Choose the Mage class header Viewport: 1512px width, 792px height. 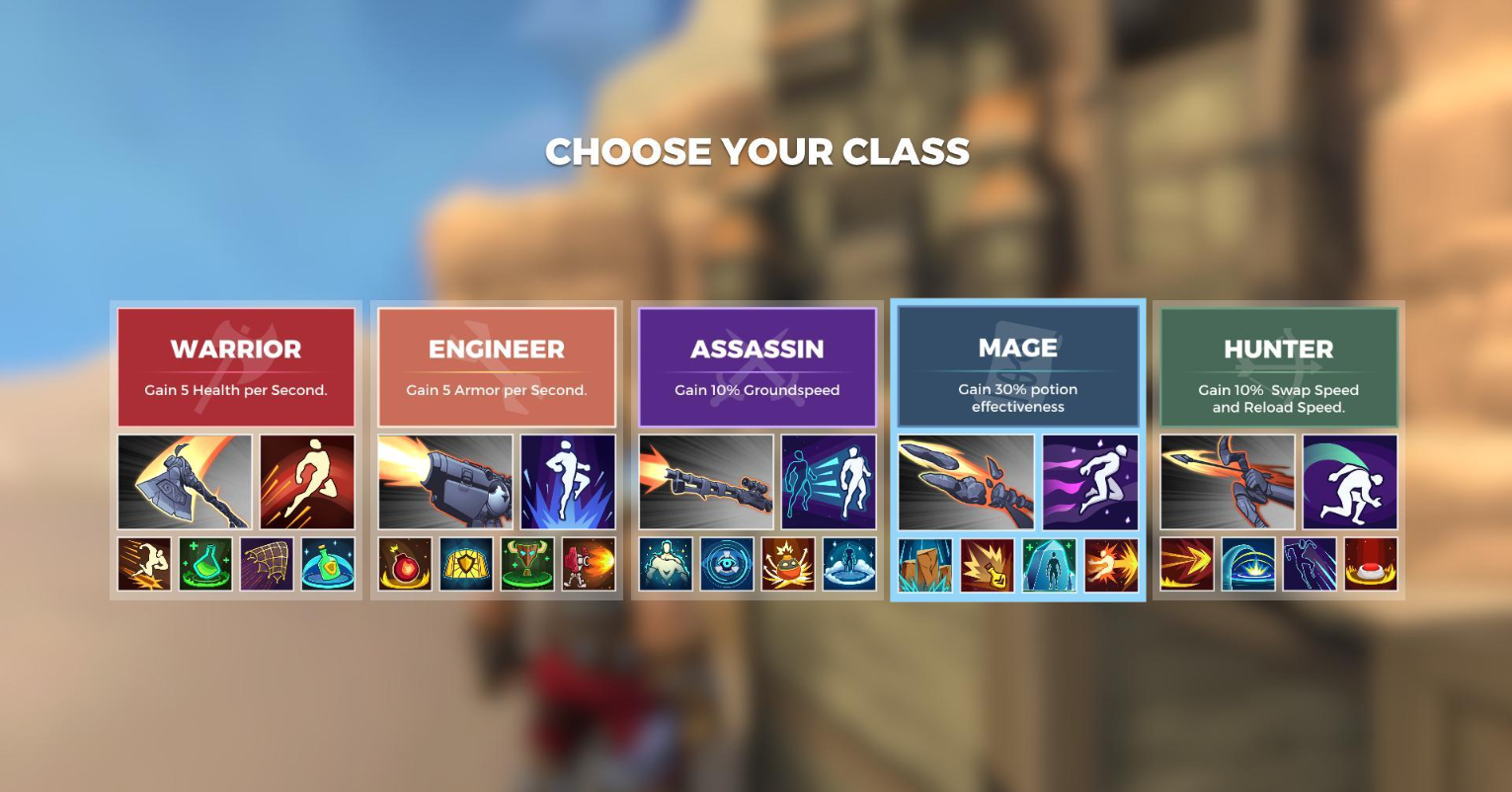[1018, 365]
